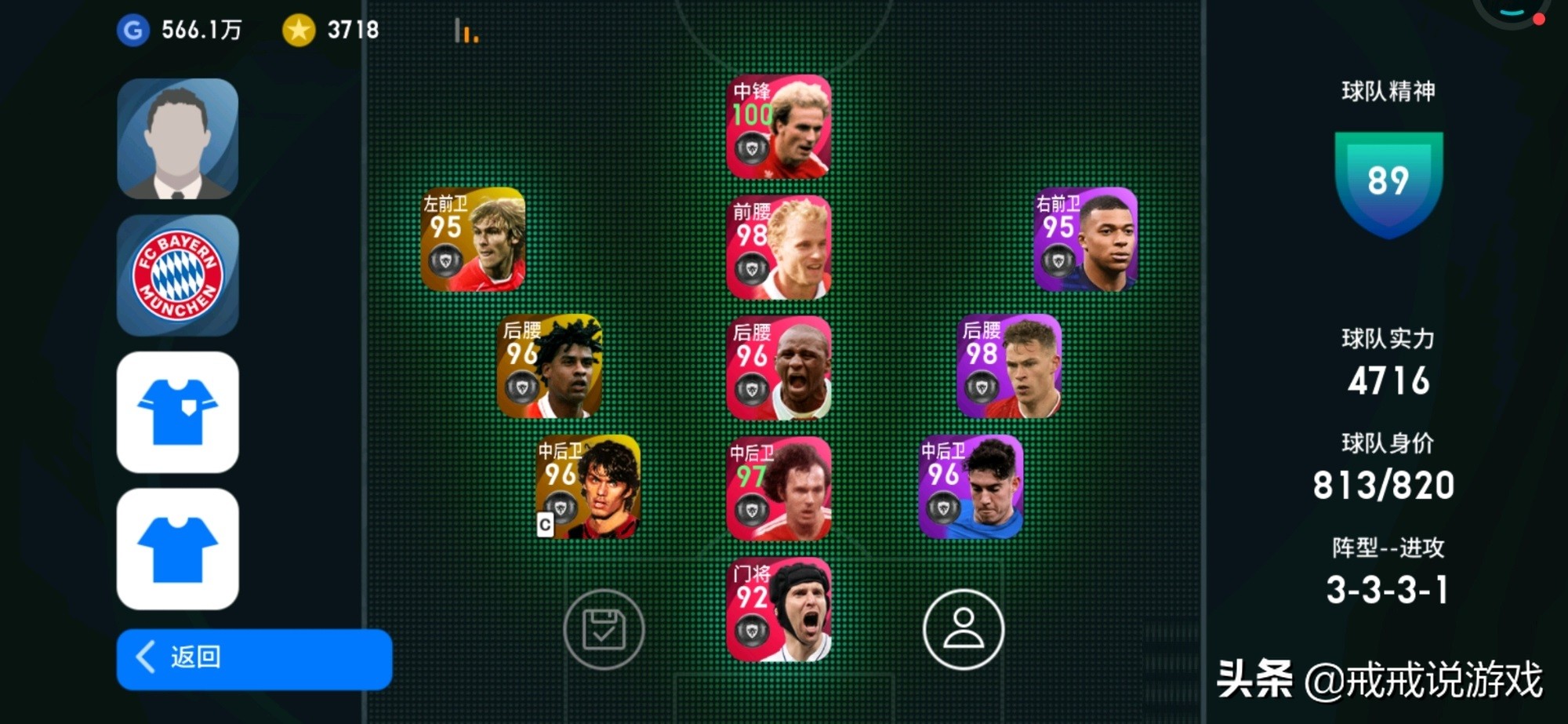This screenshot has height=724, width=1568.
Task: Open the kit with badge shirt button
Action: [178, 412]
